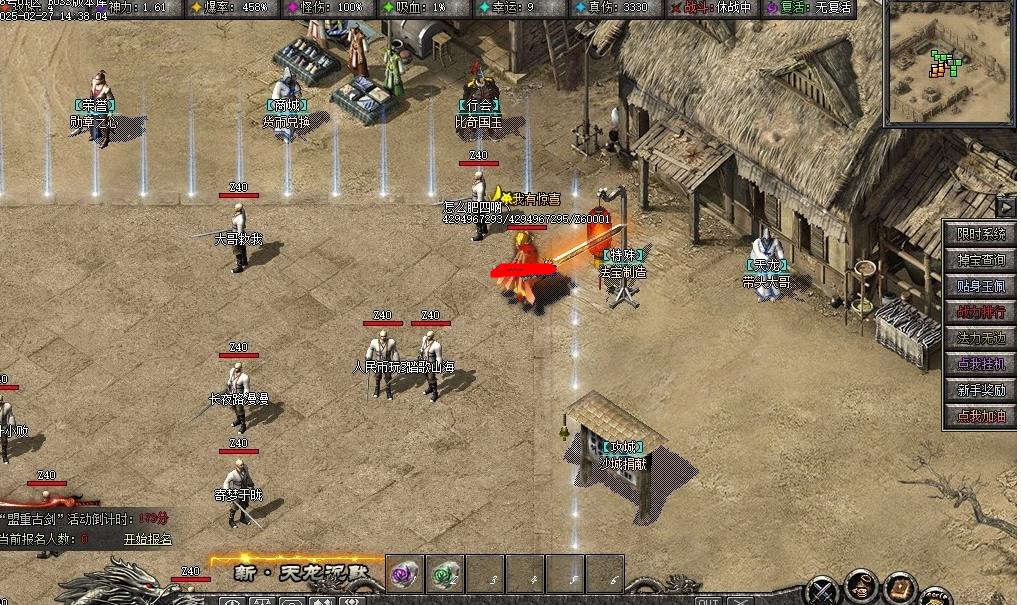The width and height of the screenshot is (1021, 605).
Task: Click the 点我加油 button
Action: click(x=980, y=416)
